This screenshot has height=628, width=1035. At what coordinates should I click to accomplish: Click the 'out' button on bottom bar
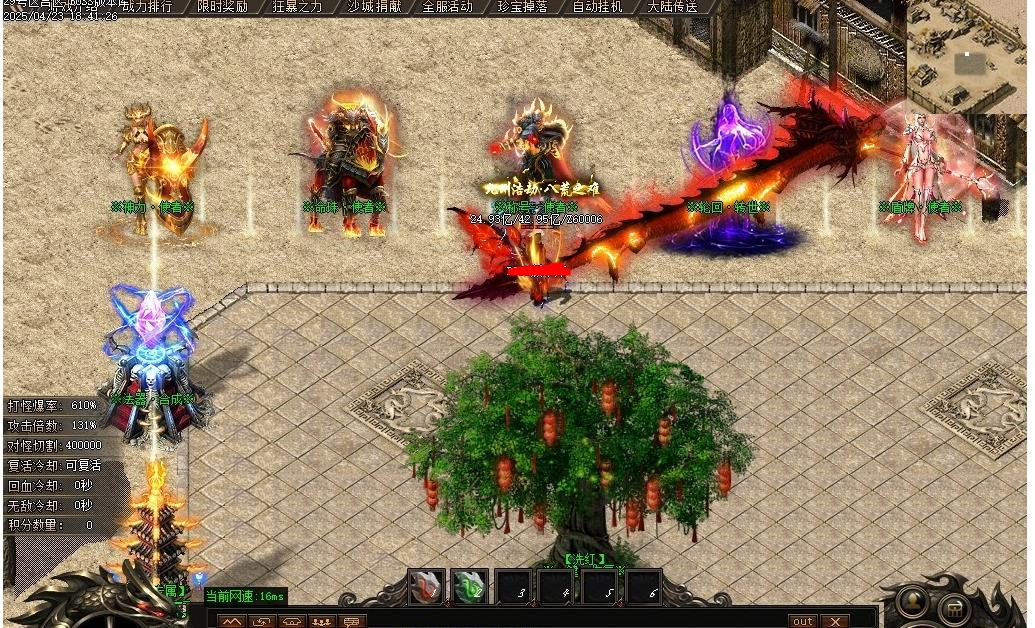803,621
